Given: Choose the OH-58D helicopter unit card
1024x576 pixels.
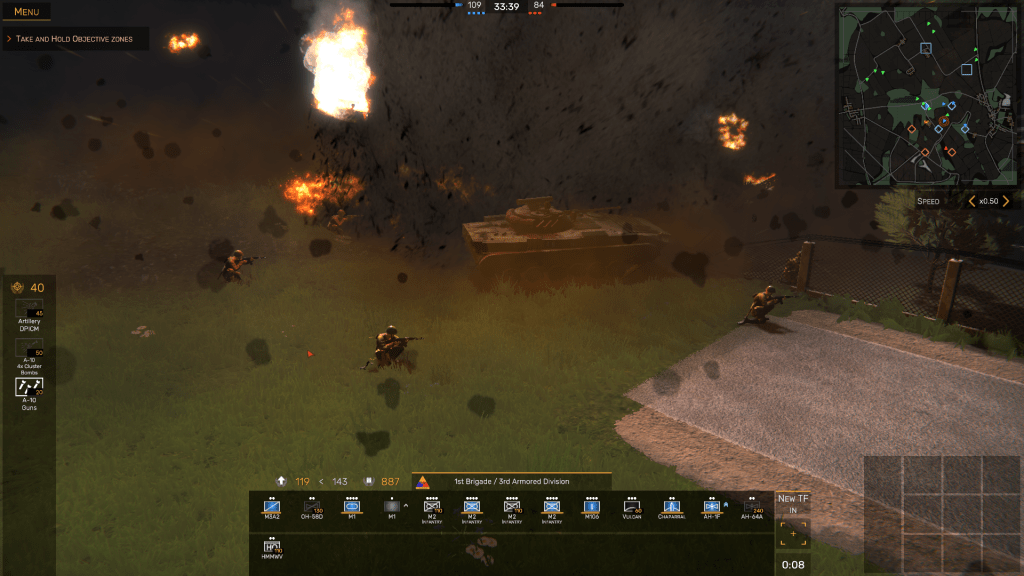Looking at the screenshot, I should pyautogui.click(x=311, y=509).
